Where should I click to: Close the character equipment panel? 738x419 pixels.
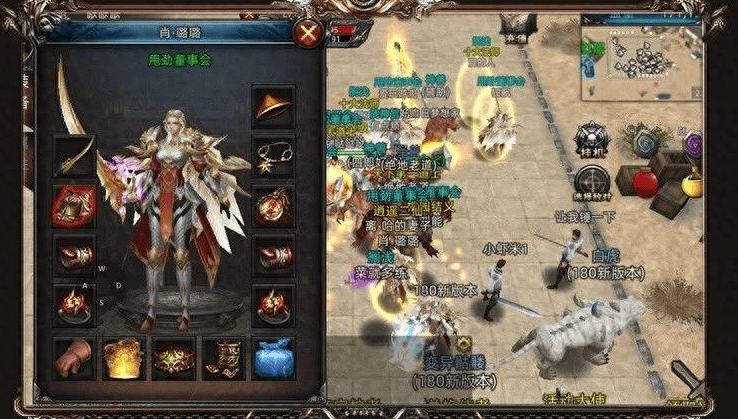point(309,34)
